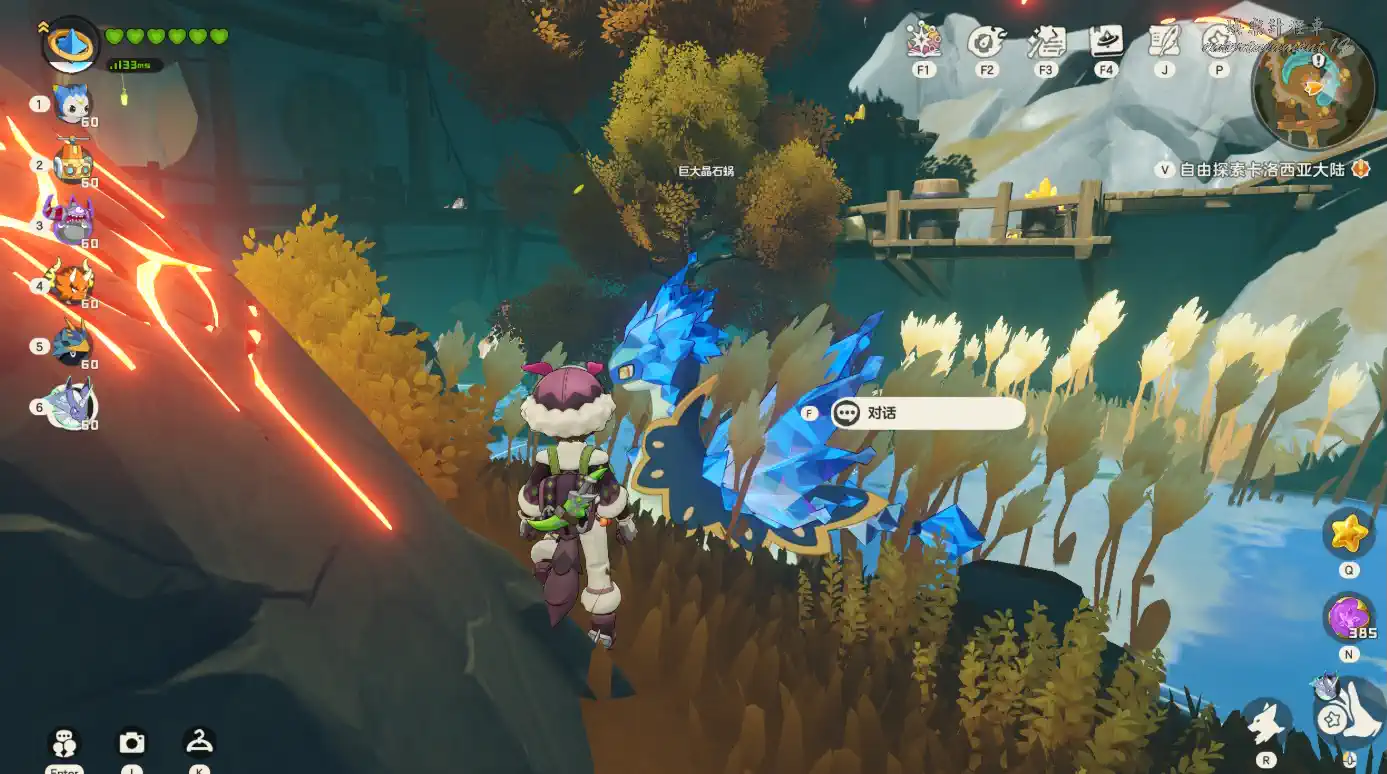Select the free exploration quest tracker

(x=1262, y=169)
